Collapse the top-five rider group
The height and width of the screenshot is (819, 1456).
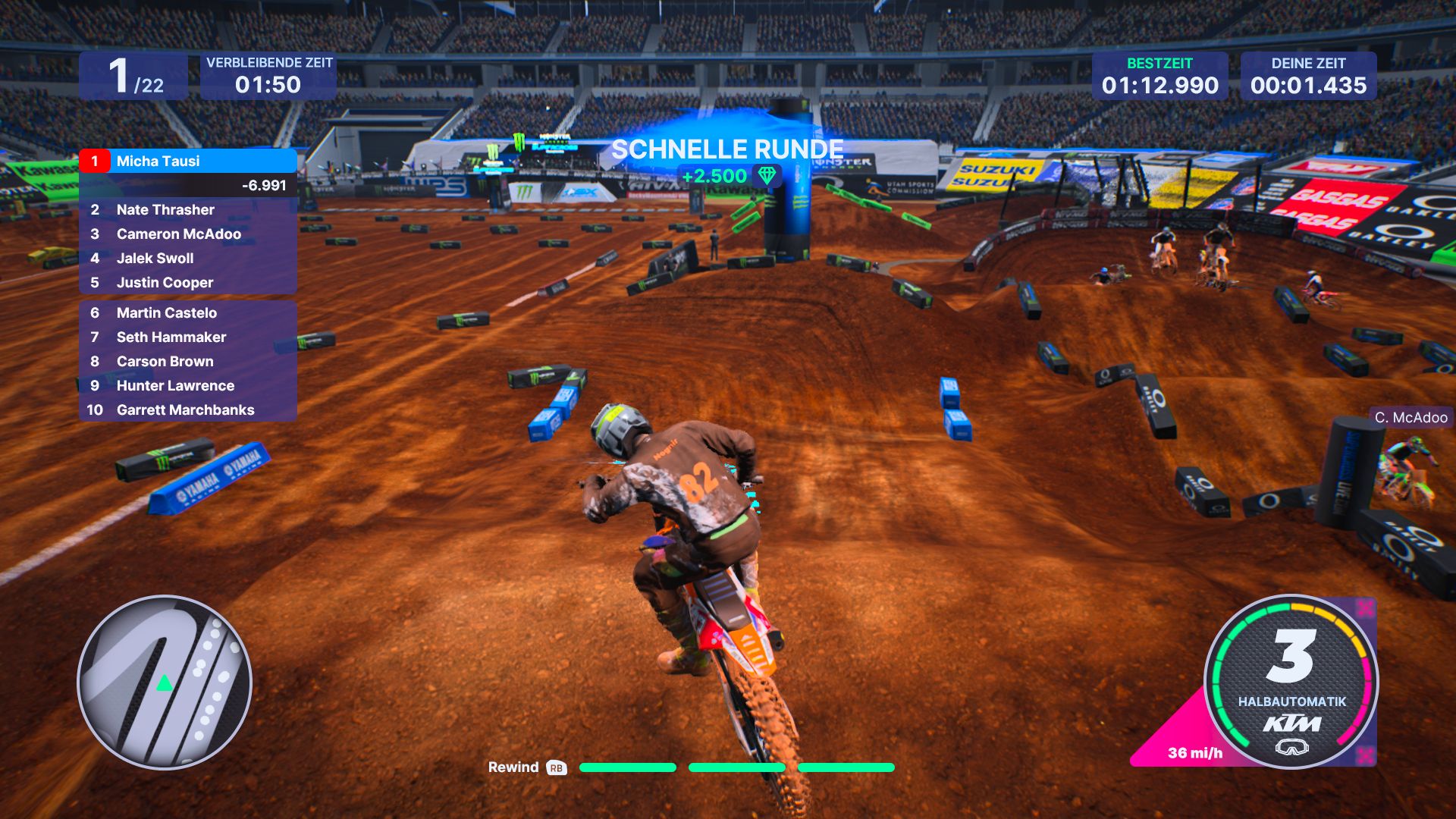click(x=187, y=246)
